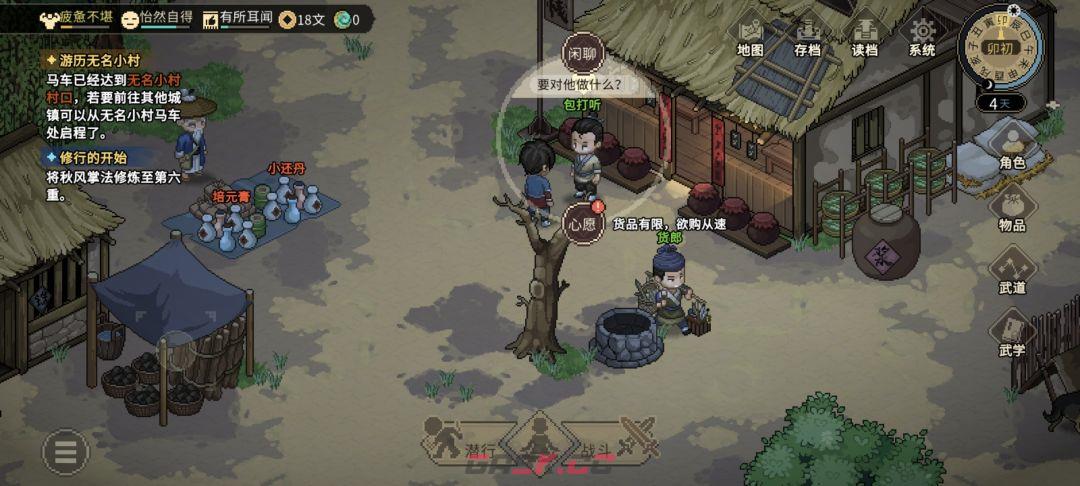Open the 地图 map screen
Viewport: 1080px width, 486px height.
coord(750,37)
